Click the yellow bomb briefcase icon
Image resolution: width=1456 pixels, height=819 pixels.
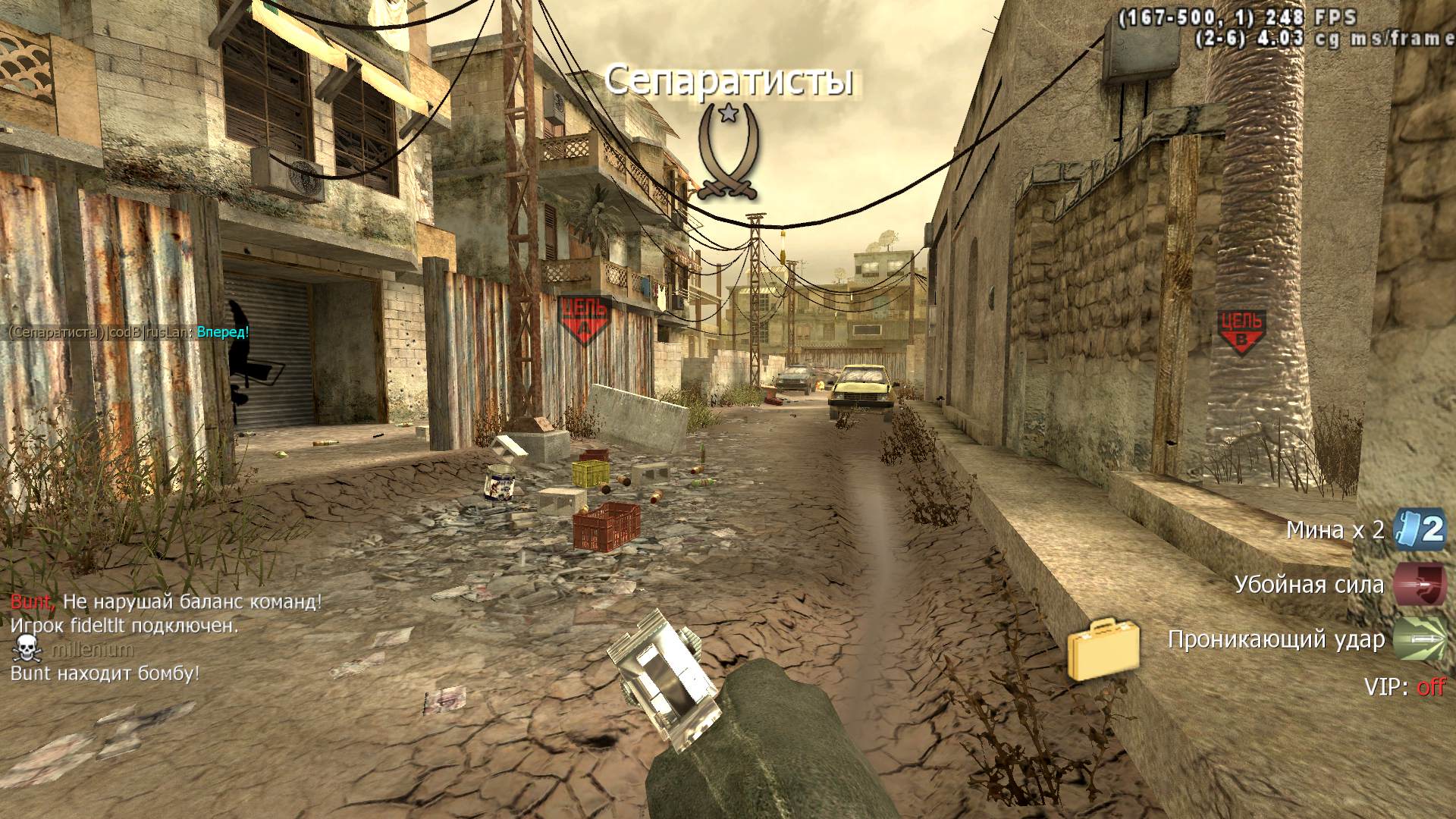(x=1103, y=649)
